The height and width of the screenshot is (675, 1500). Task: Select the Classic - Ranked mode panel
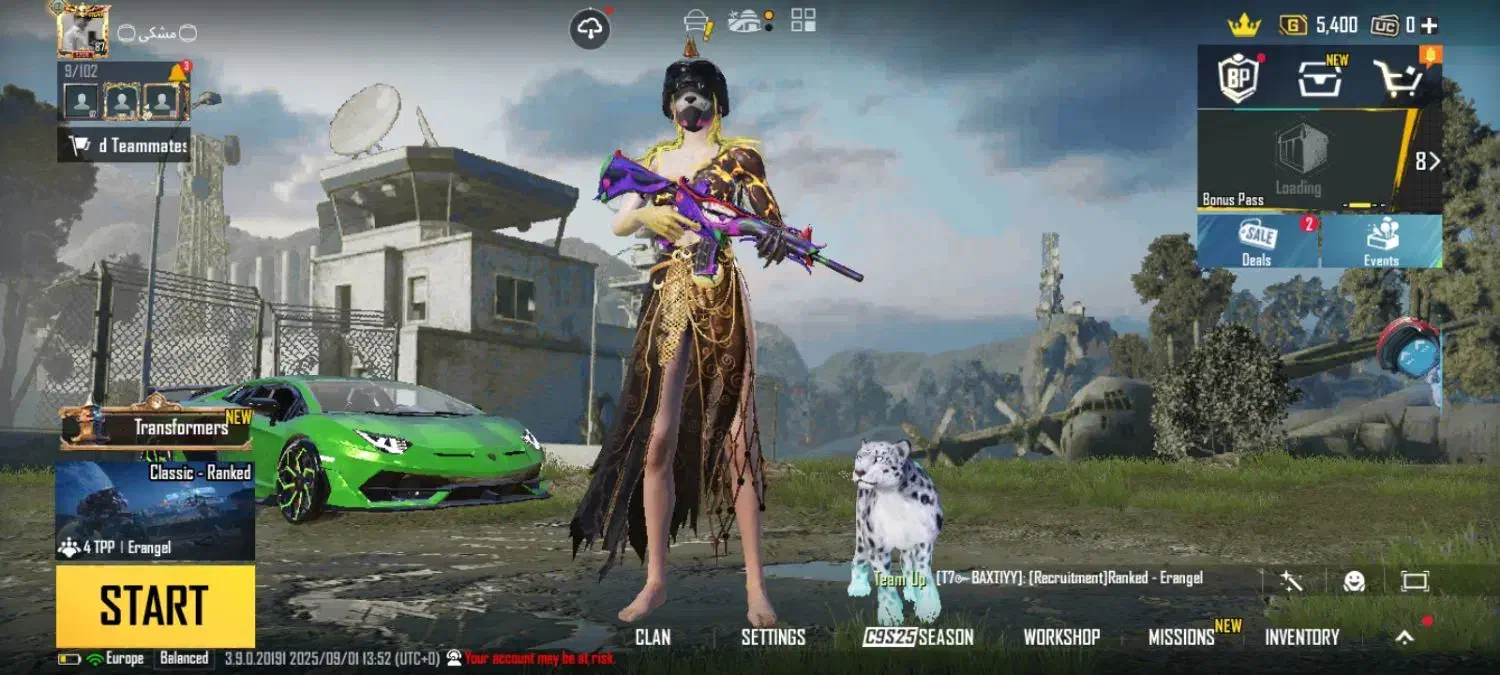155,510
